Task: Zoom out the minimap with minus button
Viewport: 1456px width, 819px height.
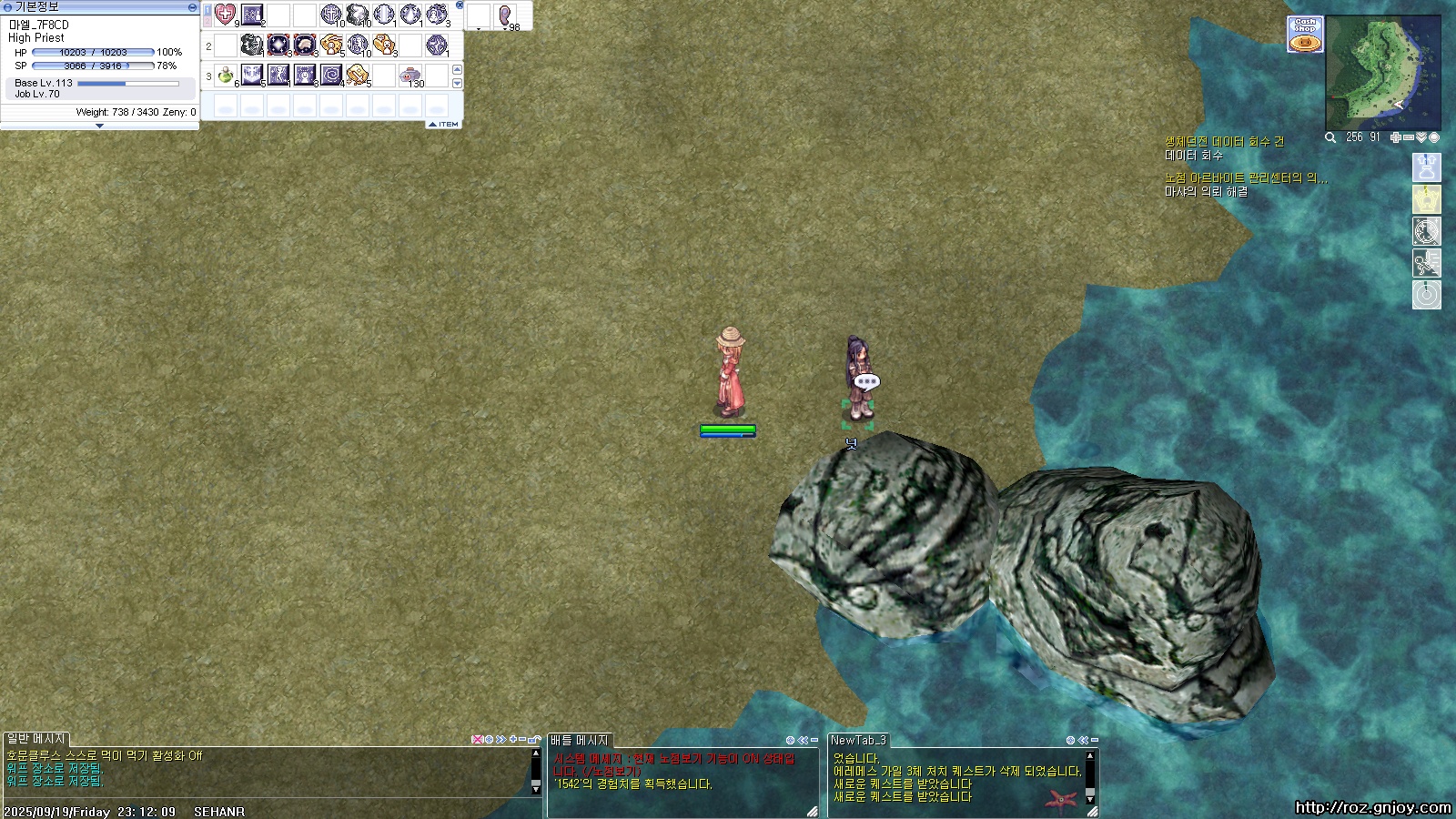Action: click(1409, 137)
